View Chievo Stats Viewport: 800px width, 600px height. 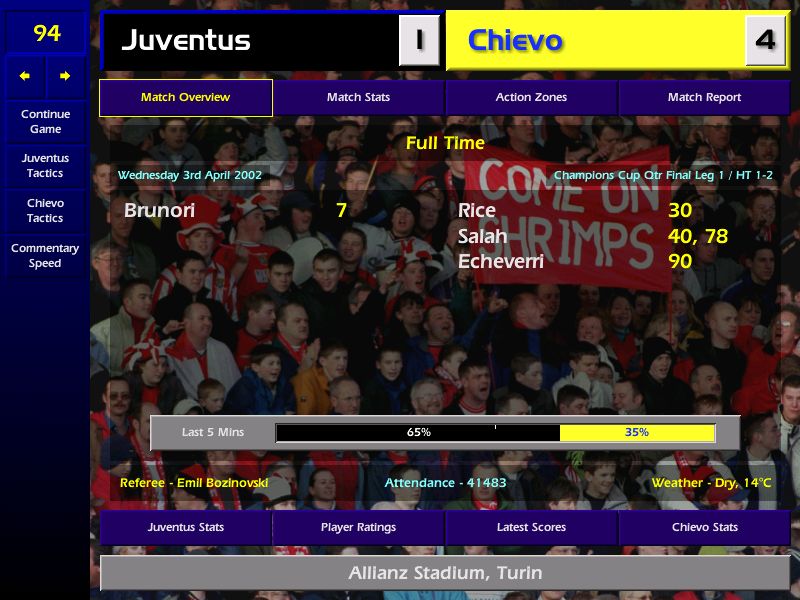pos(704,527)
